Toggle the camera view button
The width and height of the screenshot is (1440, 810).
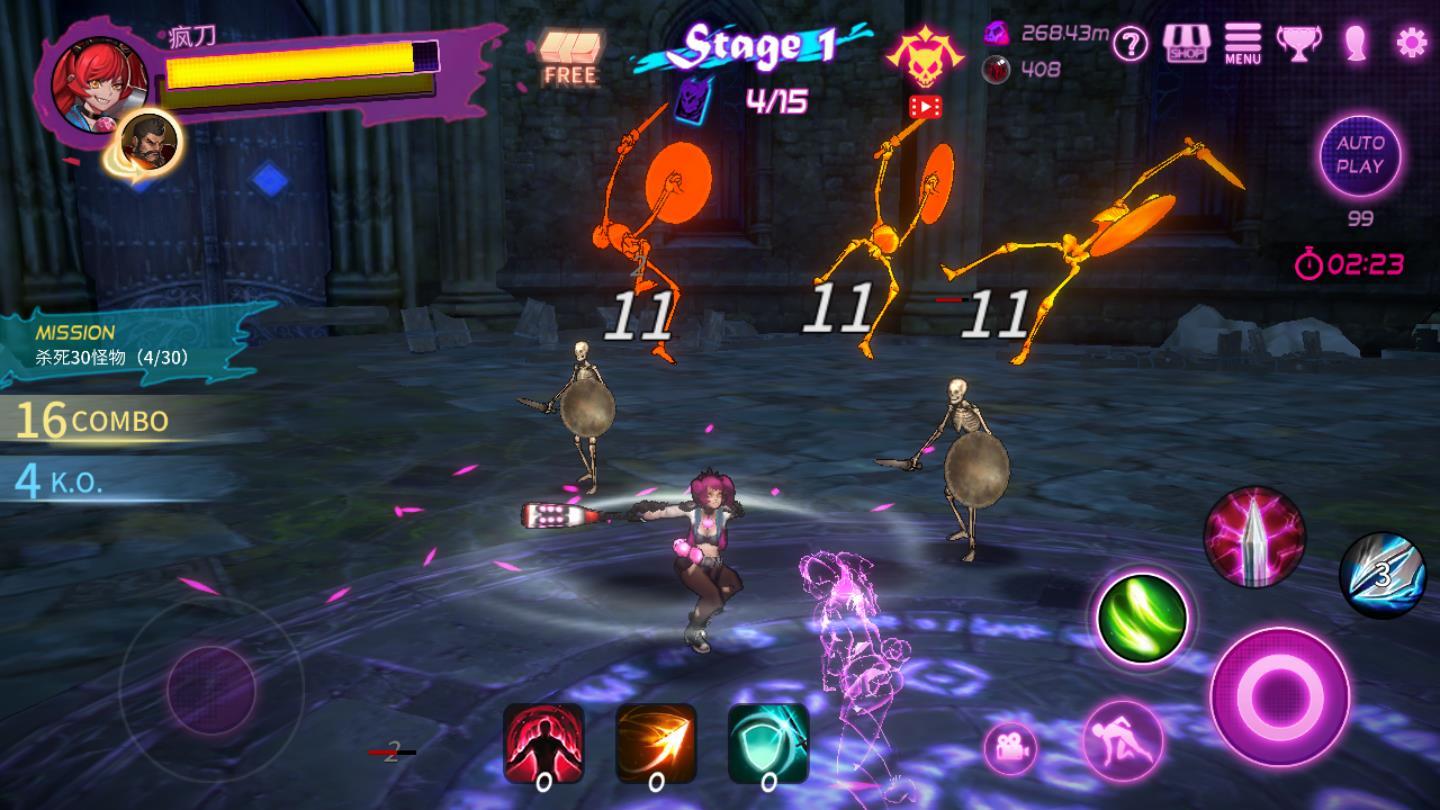(x=1009, y=748)
